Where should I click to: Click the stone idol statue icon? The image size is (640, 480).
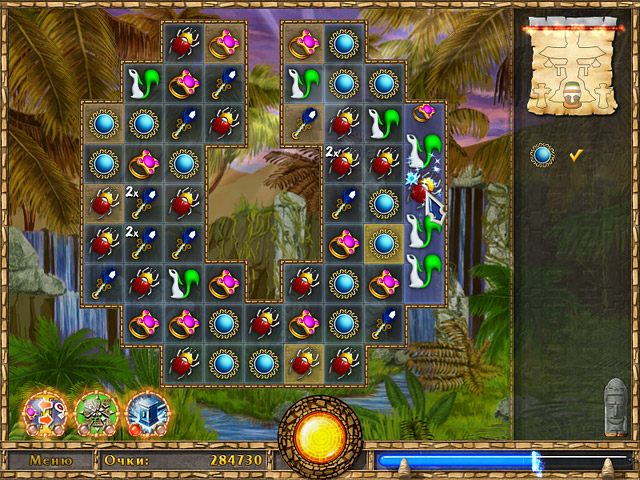pos(616,406)
